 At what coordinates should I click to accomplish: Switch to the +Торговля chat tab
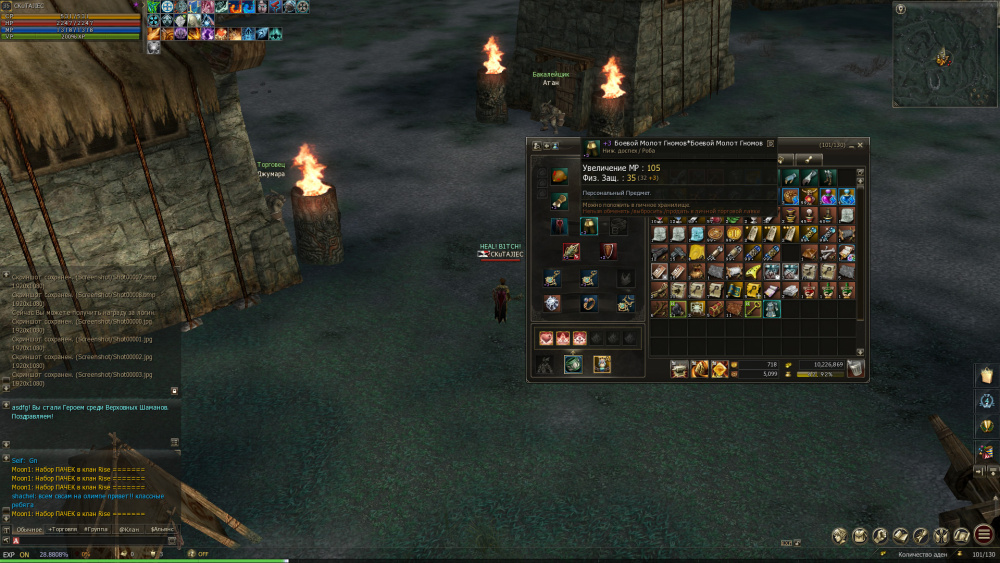64,528
